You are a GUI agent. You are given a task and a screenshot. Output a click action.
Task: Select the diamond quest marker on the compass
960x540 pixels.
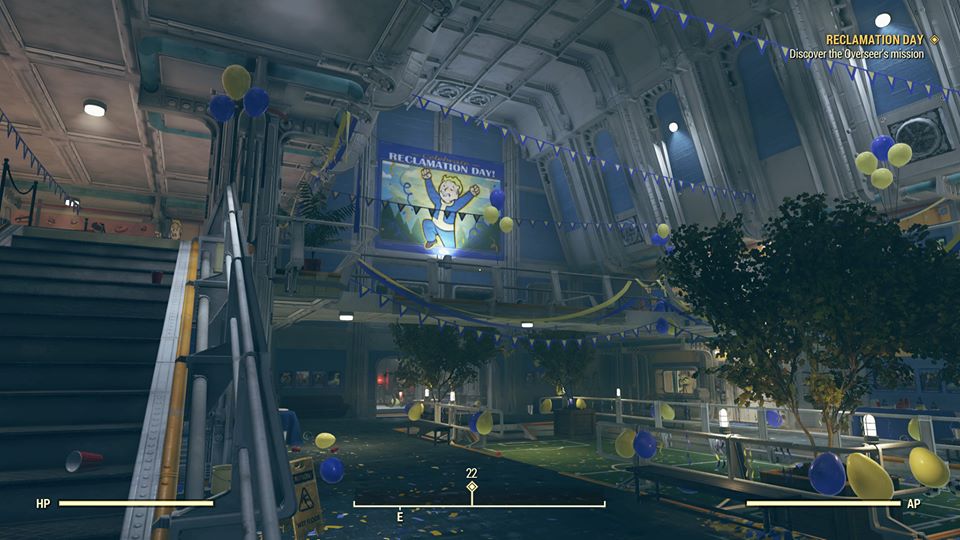click(472, 487)
